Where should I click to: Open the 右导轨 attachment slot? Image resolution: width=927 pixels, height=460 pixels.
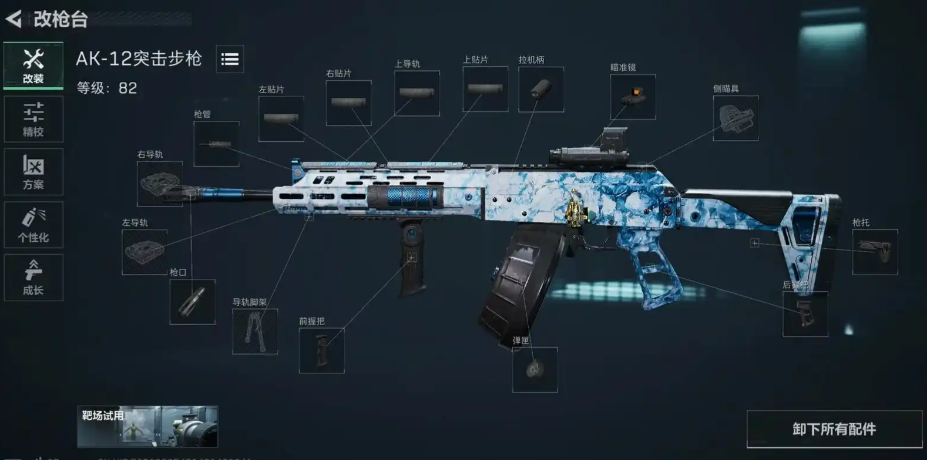tap(160, 184)
